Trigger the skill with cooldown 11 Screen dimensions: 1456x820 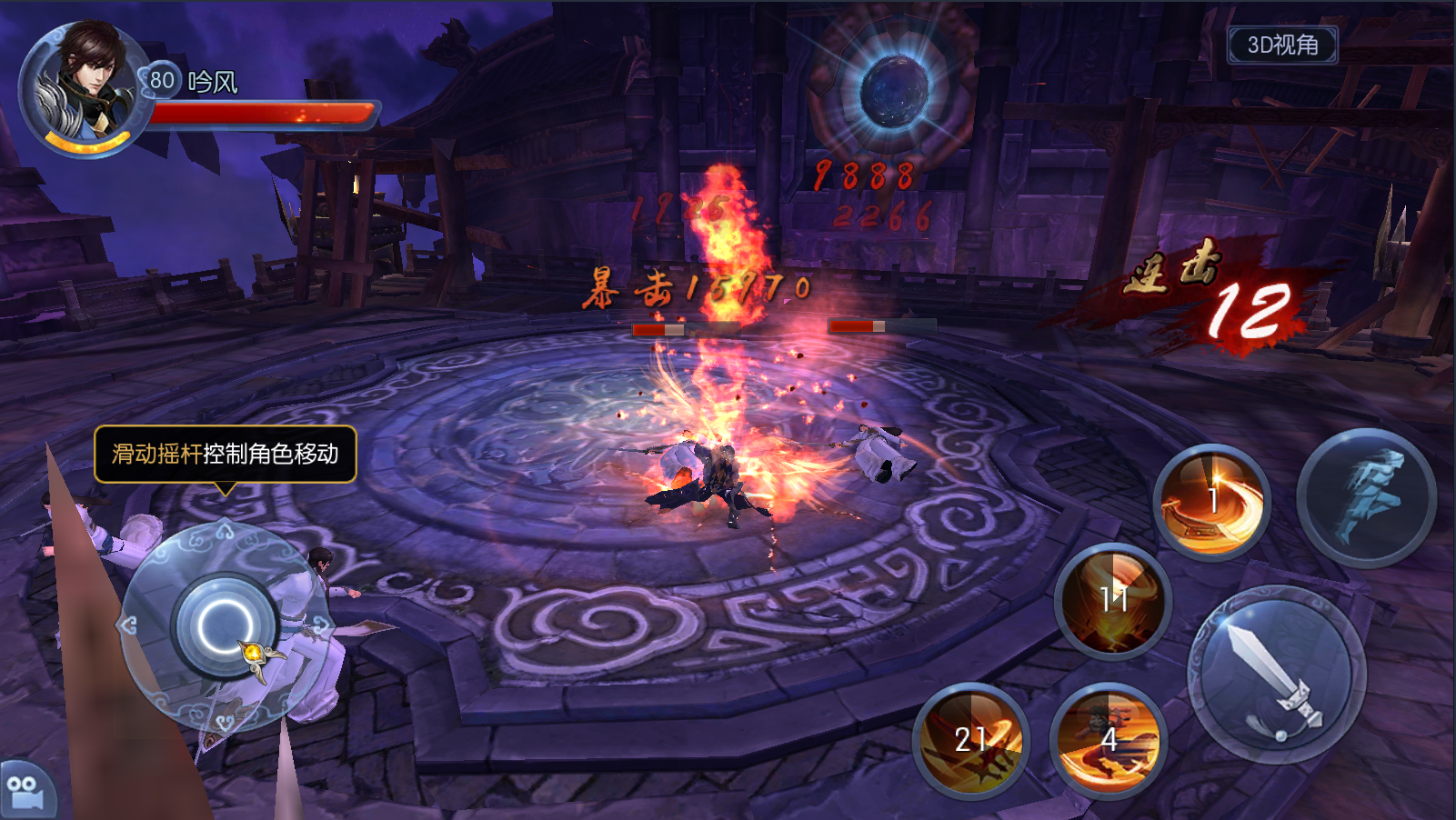(x=1113, y=600)
